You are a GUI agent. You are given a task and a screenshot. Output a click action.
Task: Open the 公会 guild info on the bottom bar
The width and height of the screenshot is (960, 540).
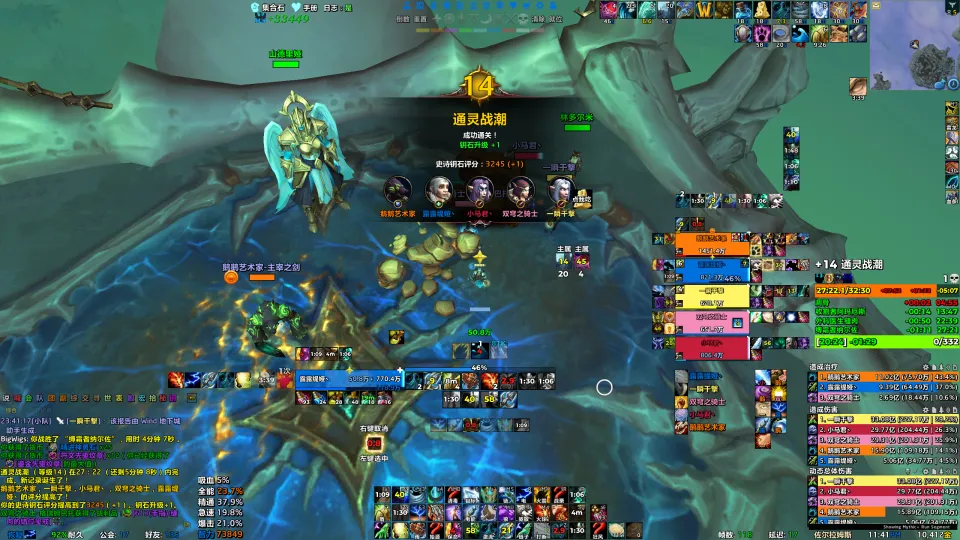point(107,534)
